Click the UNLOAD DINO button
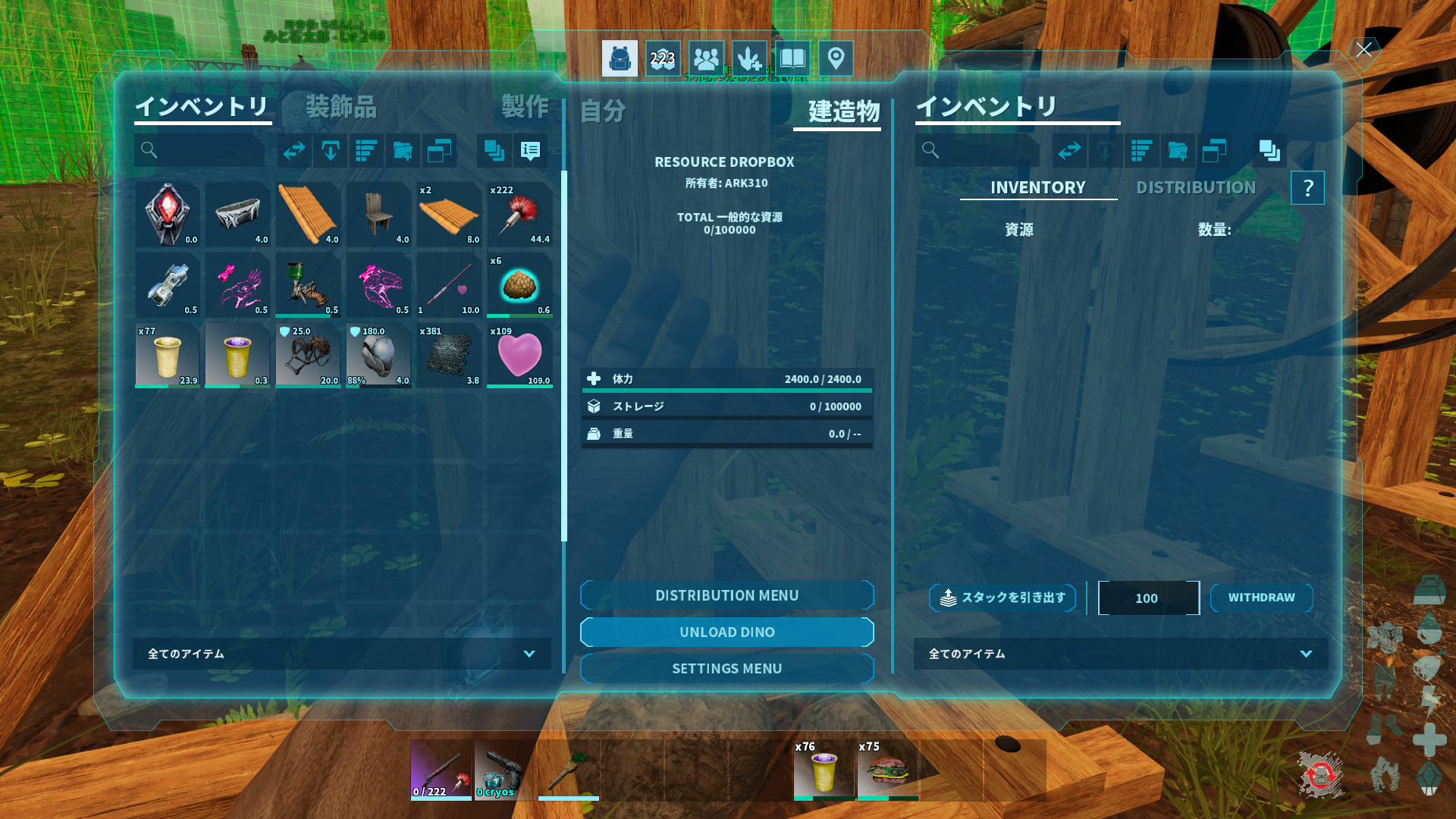 coord(726,632)
